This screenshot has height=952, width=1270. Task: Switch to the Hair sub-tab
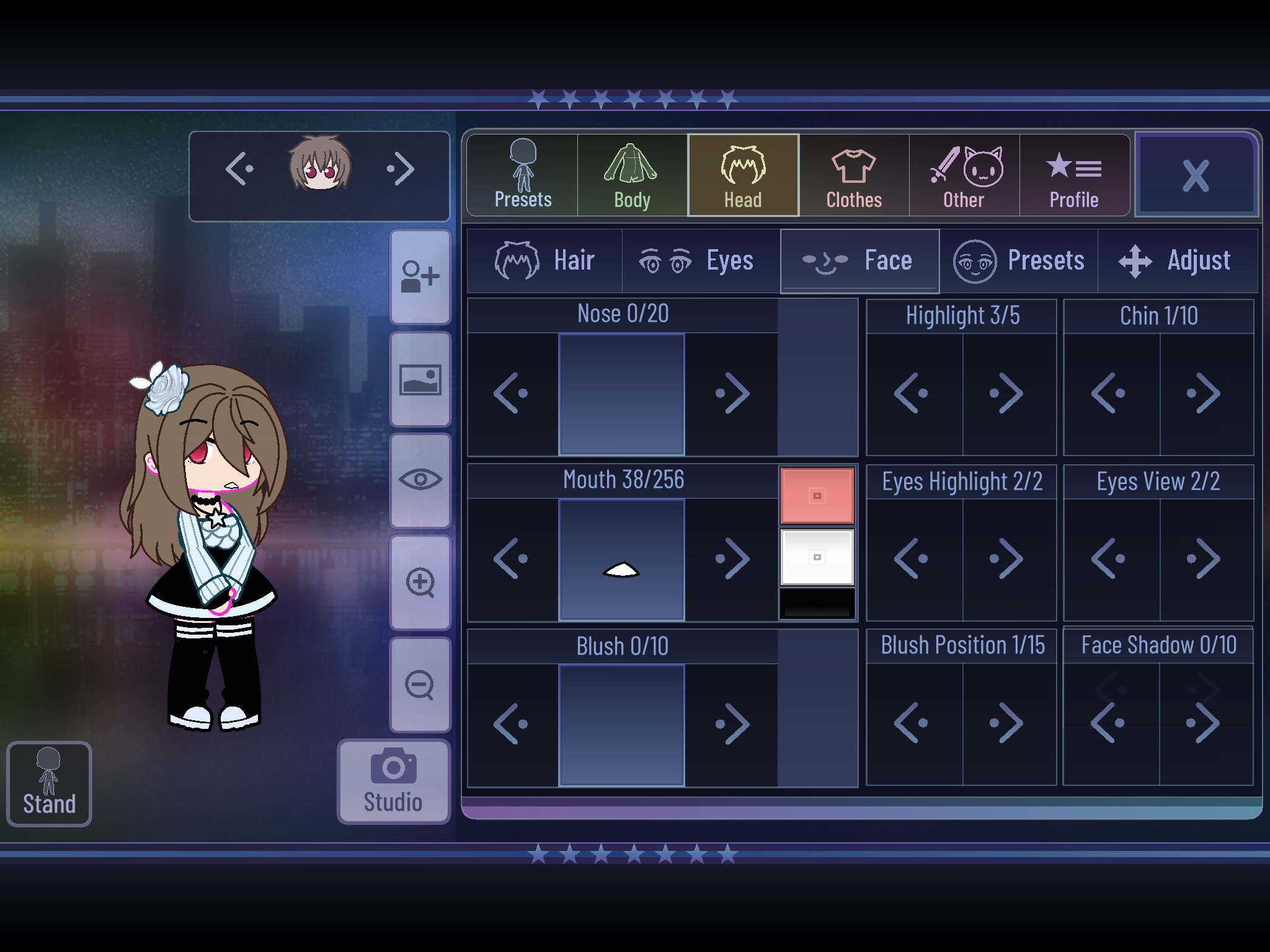tap(544, 260)
